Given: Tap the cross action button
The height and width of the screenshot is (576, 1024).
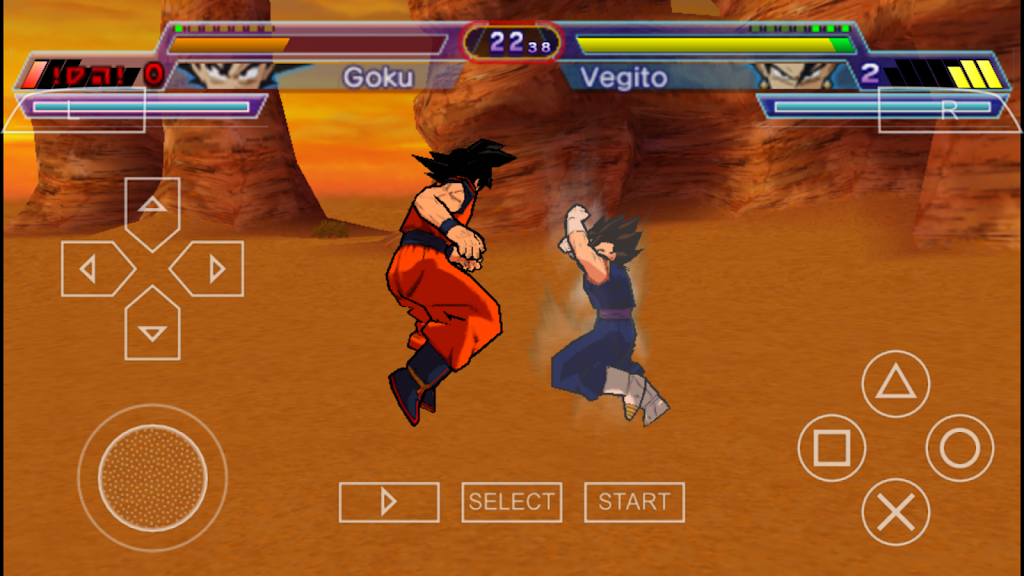Looking at the screenshot, I should click(895, 512).
